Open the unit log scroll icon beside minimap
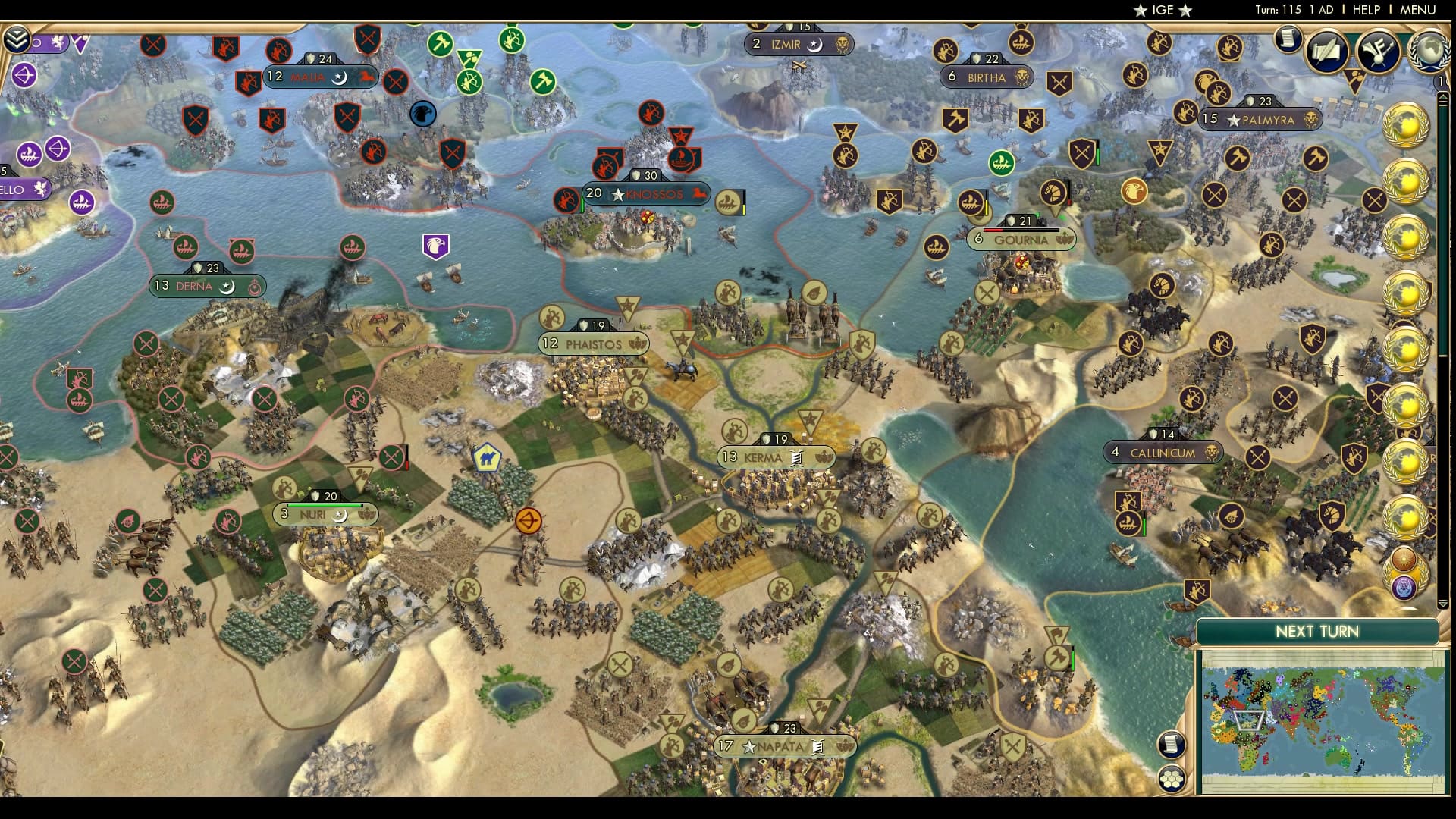The height and width of the screenshot is (819, 1456). pyautogui.click(x=1172, y=744)
